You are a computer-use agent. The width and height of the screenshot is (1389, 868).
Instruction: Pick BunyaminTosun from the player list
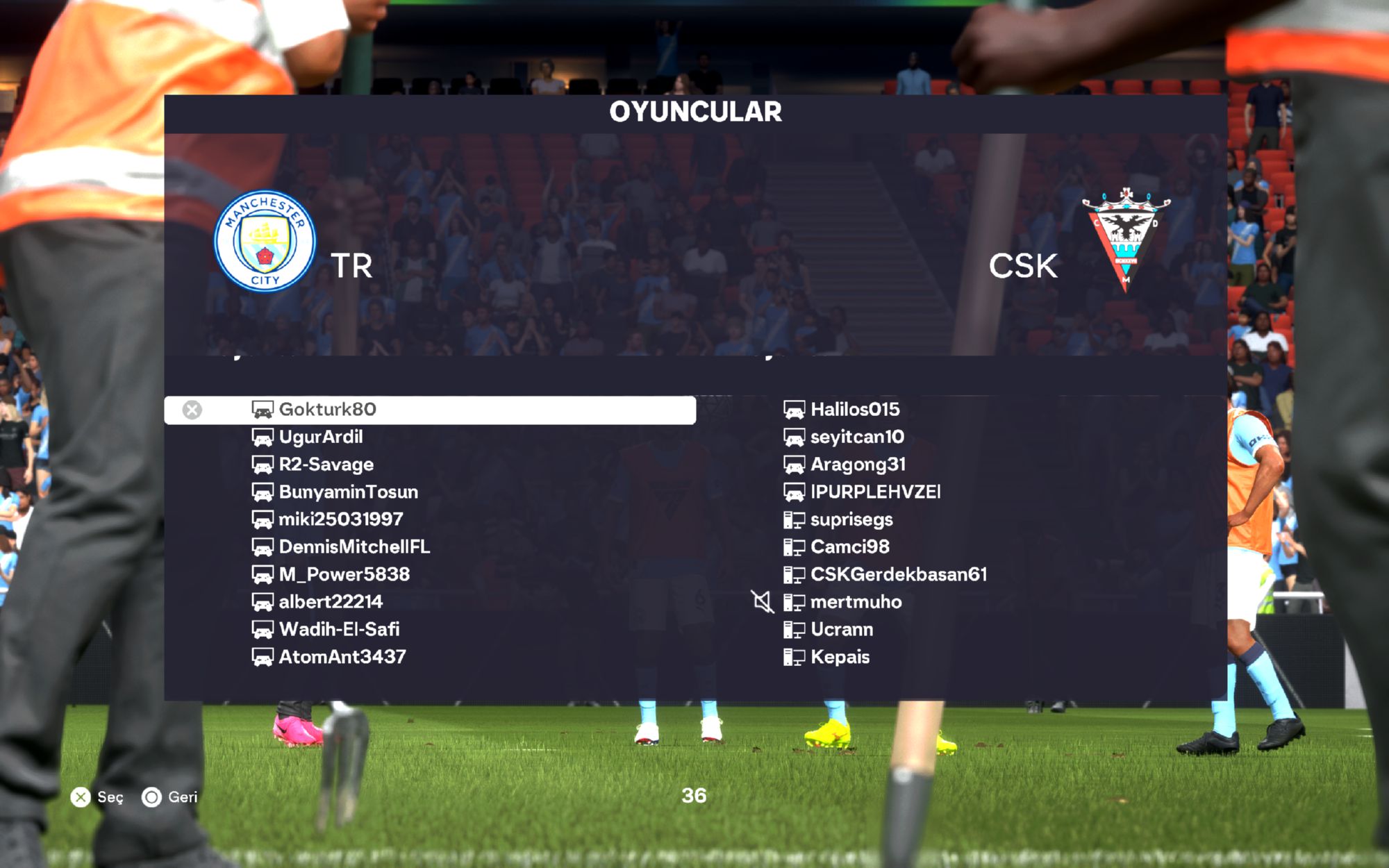pyautogui.click(x=348, y=492)
